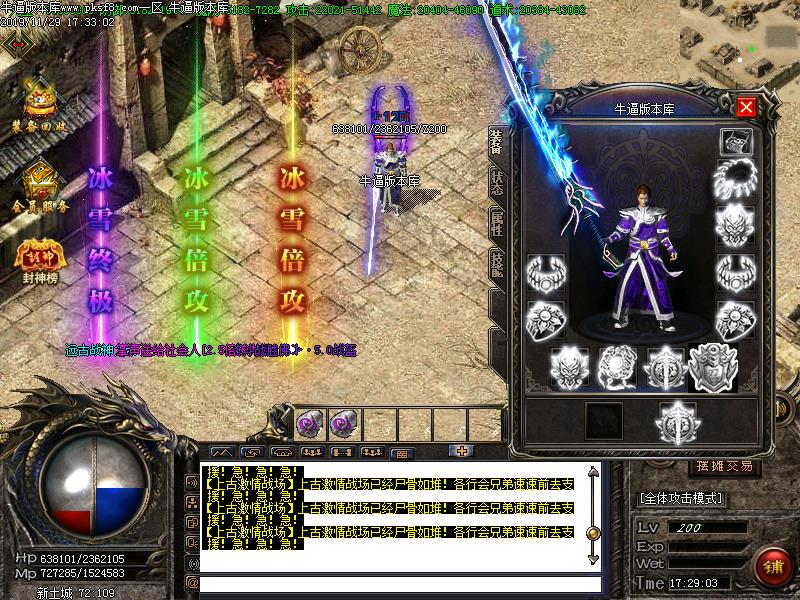Click the gold plus button above chat
Image resolution: width=800 pixels, height=600 pixels.
coord(461,451)
